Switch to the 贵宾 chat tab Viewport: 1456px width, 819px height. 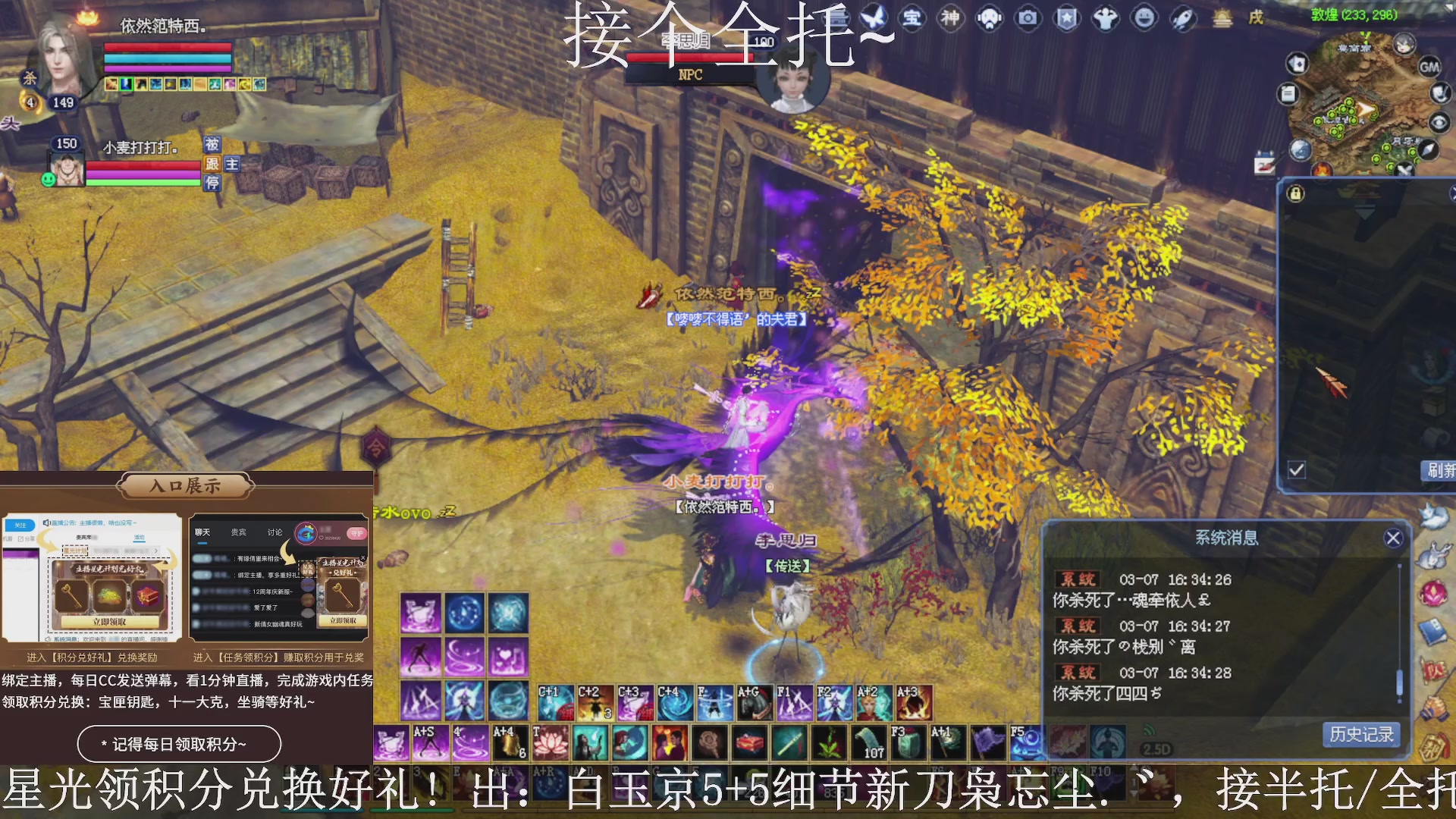point(237,532)
